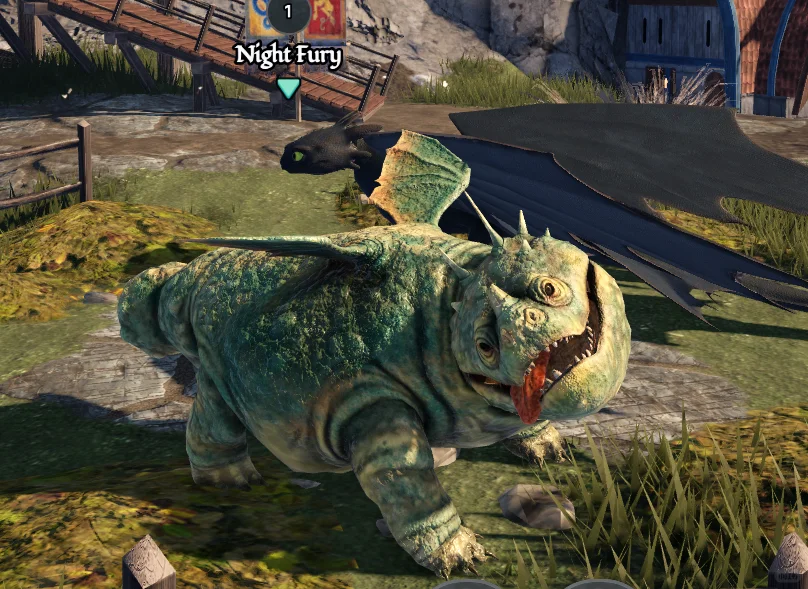Select the Night Fury nameplate
The width and height of the screenshot is (808, 589).
click(288, 55)
